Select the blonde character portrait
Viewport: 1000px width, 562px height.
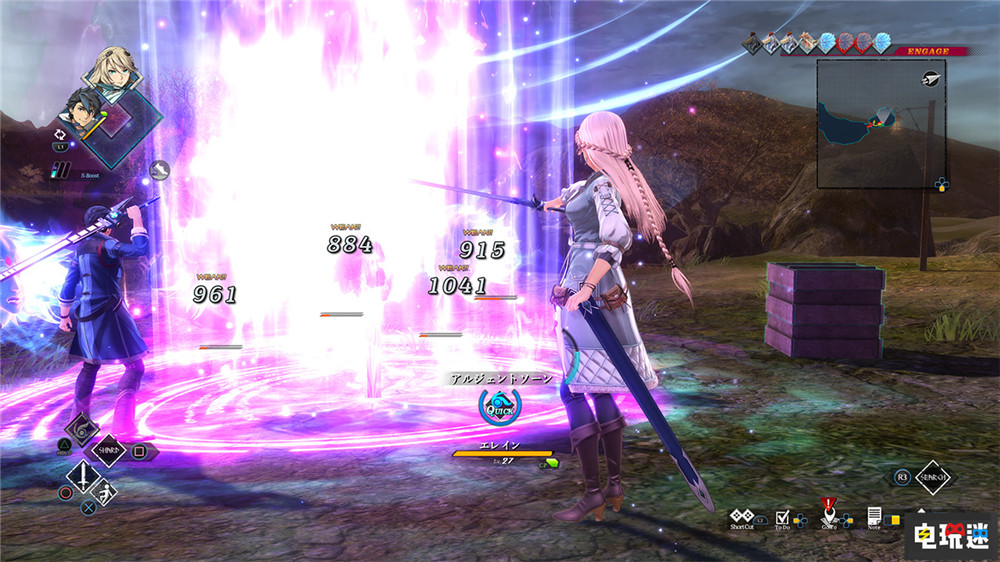(x=112, y=68)
